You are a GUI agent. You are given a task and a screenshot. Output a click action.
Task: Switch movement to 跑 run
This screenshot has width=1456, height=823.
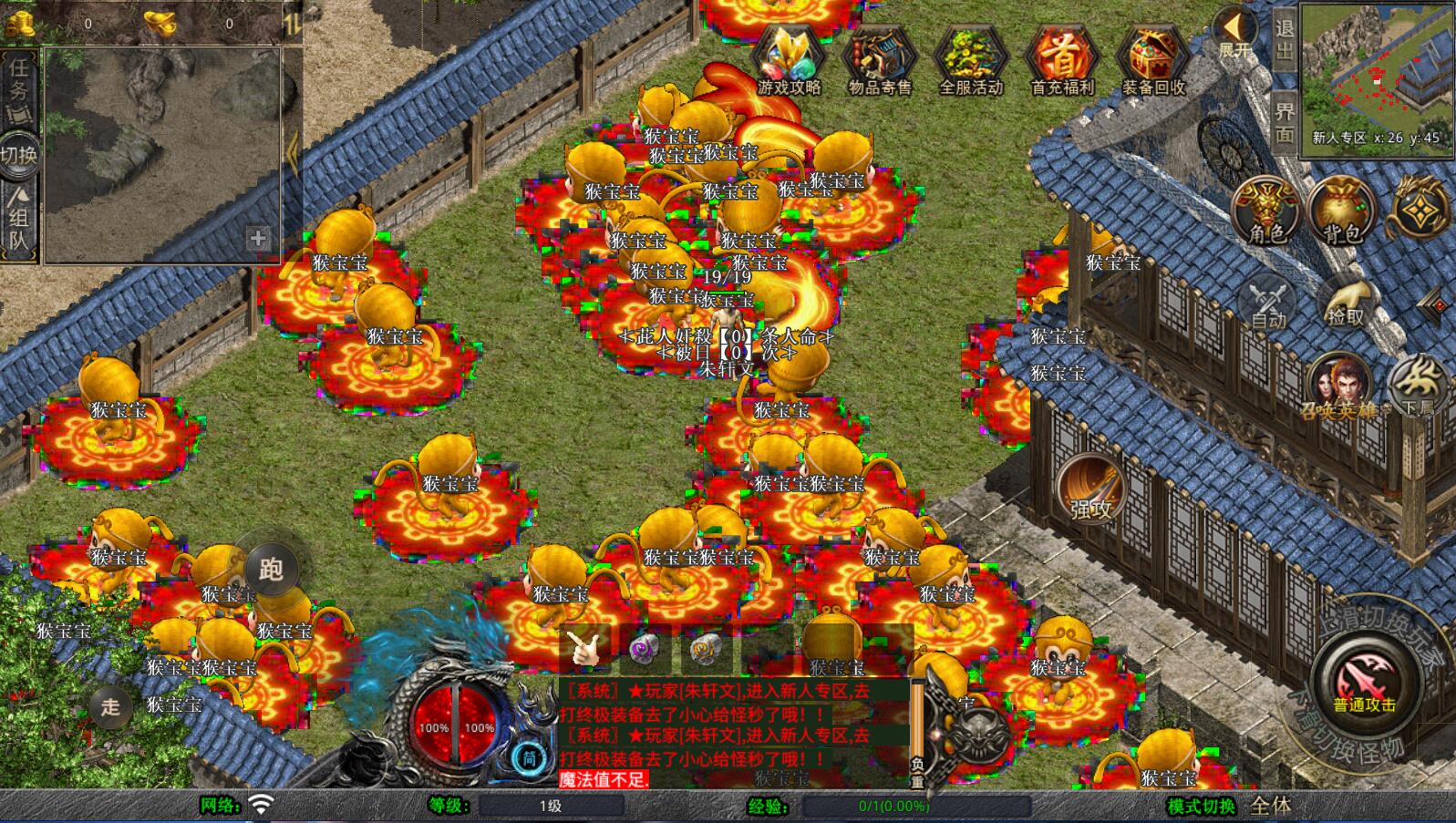272,570
